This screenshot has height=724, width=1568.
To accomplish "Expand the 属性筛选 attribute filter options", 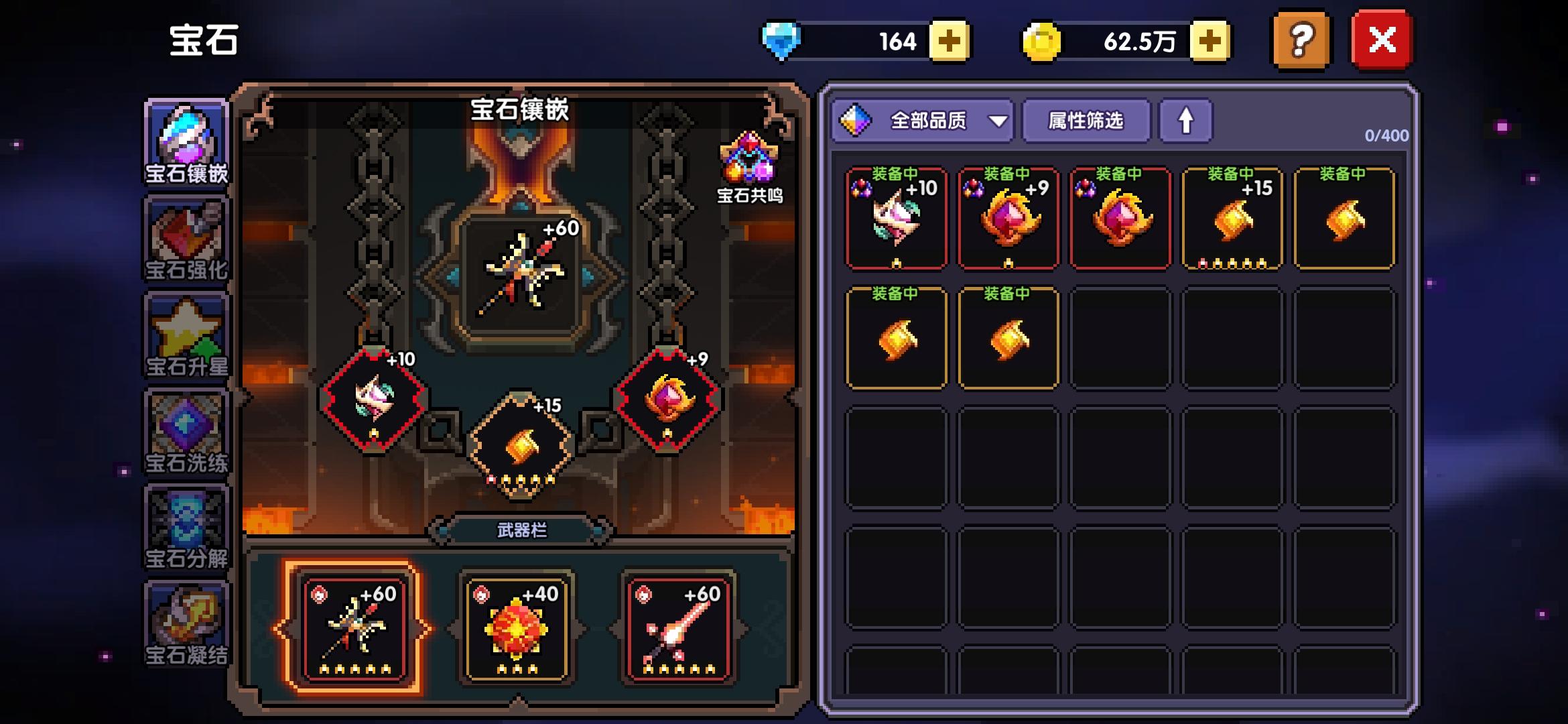I will [1086, 121].
